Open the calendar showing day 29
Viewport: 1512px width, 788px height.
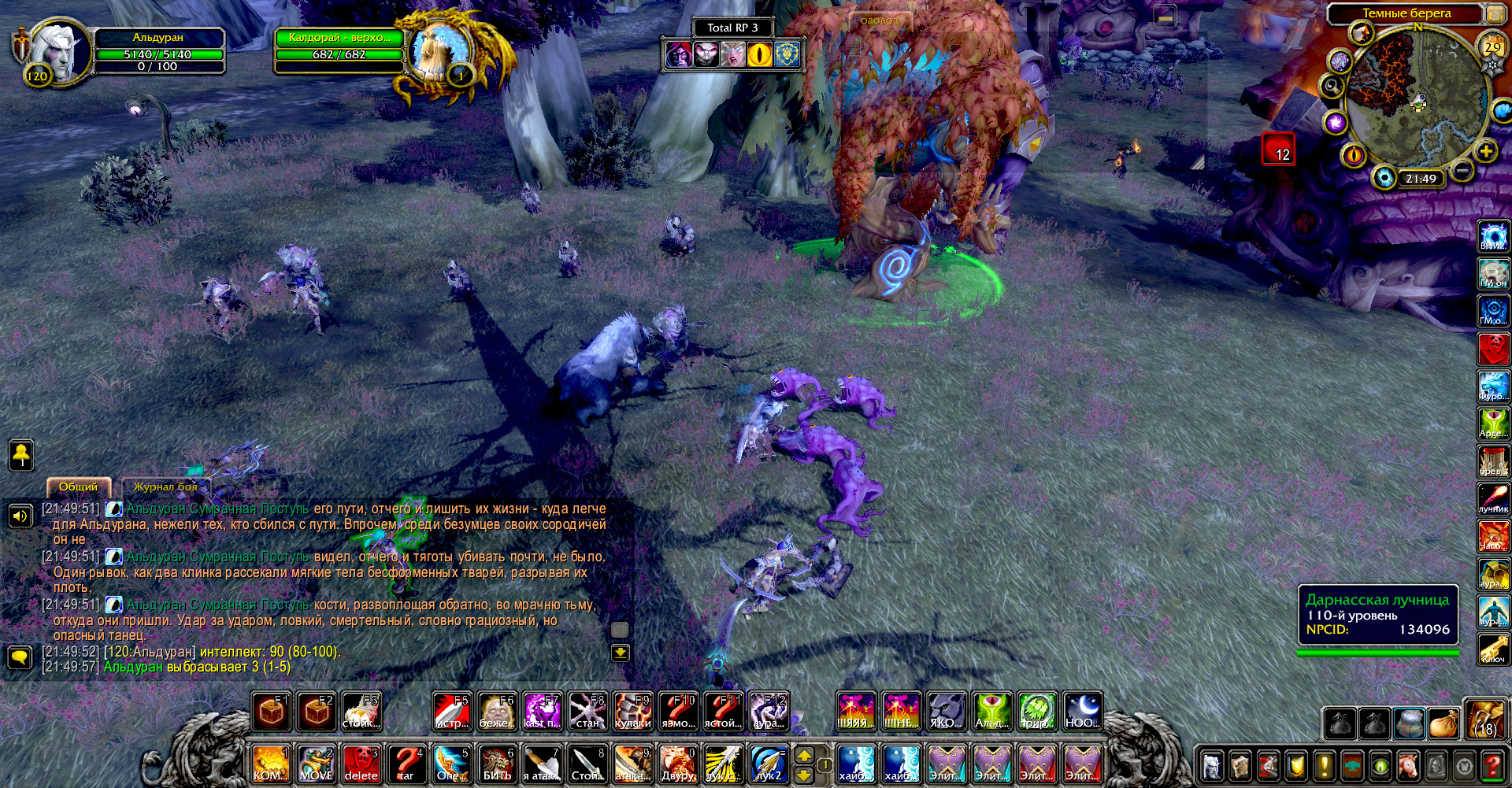pos(1492,48)
